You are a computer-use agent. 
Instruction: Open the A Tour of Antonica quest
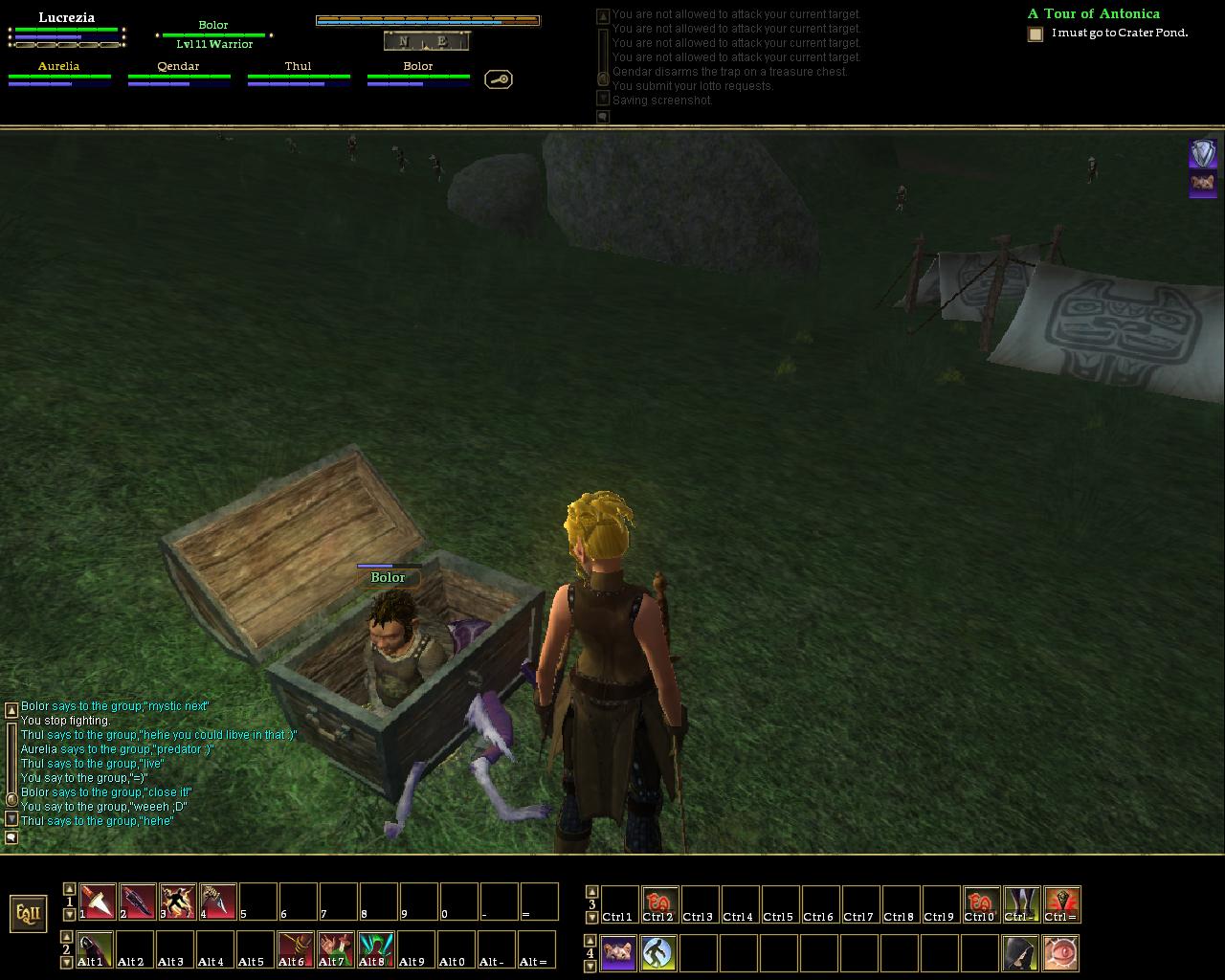pos(1093,14)
